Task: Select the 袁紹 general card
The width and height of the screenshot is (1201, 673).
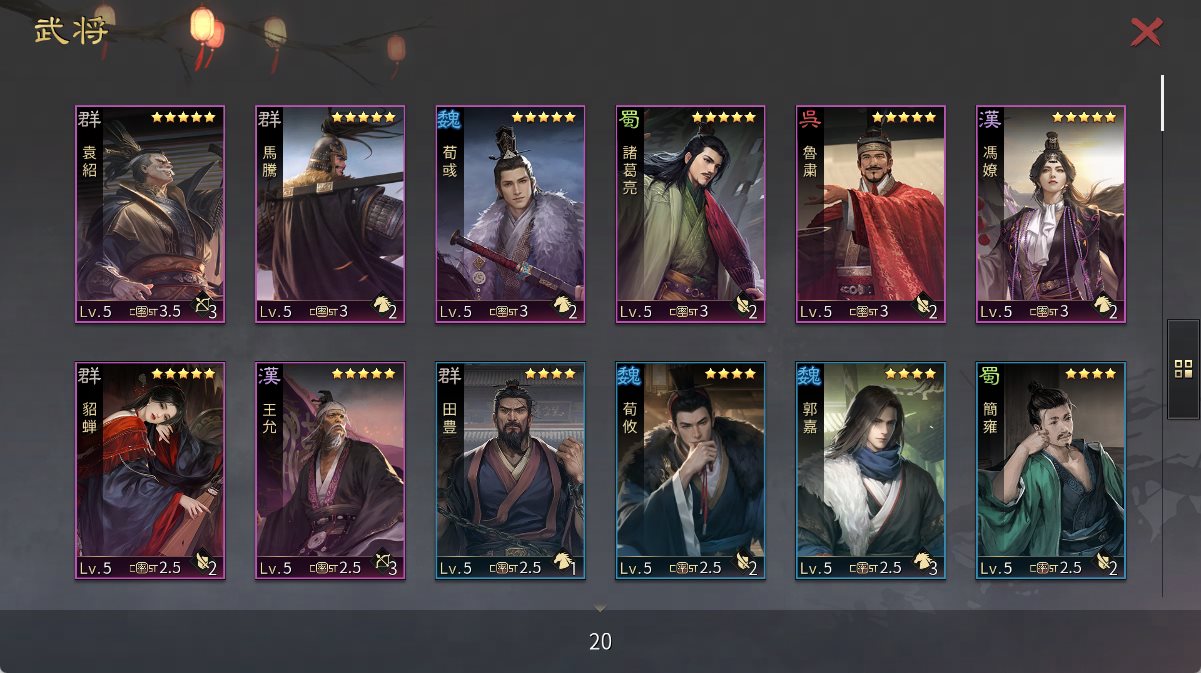Action: [x=150, y=214]
